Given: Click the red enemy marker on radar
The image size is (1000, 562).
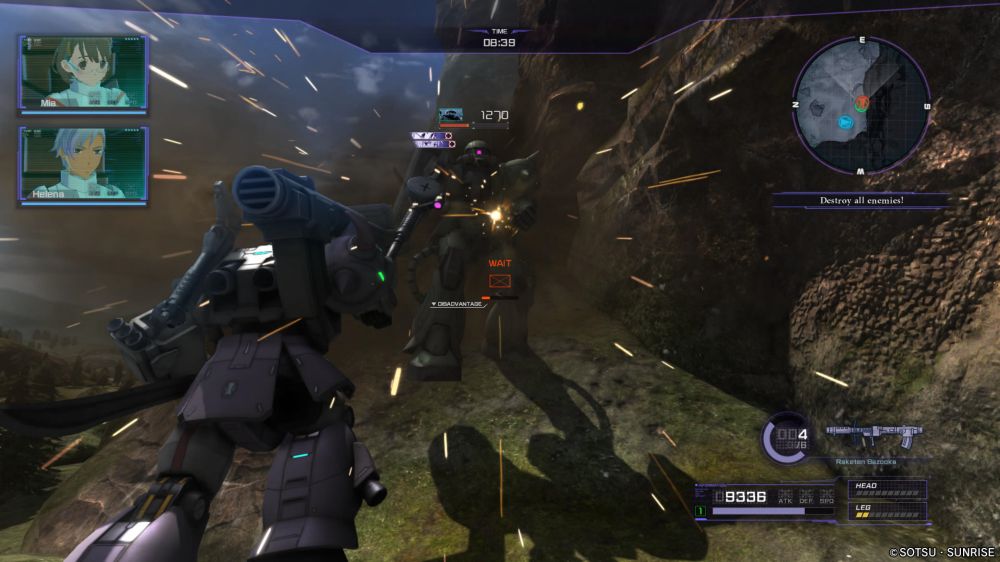Looking at the screenshot, I should [x=861, y=103].
